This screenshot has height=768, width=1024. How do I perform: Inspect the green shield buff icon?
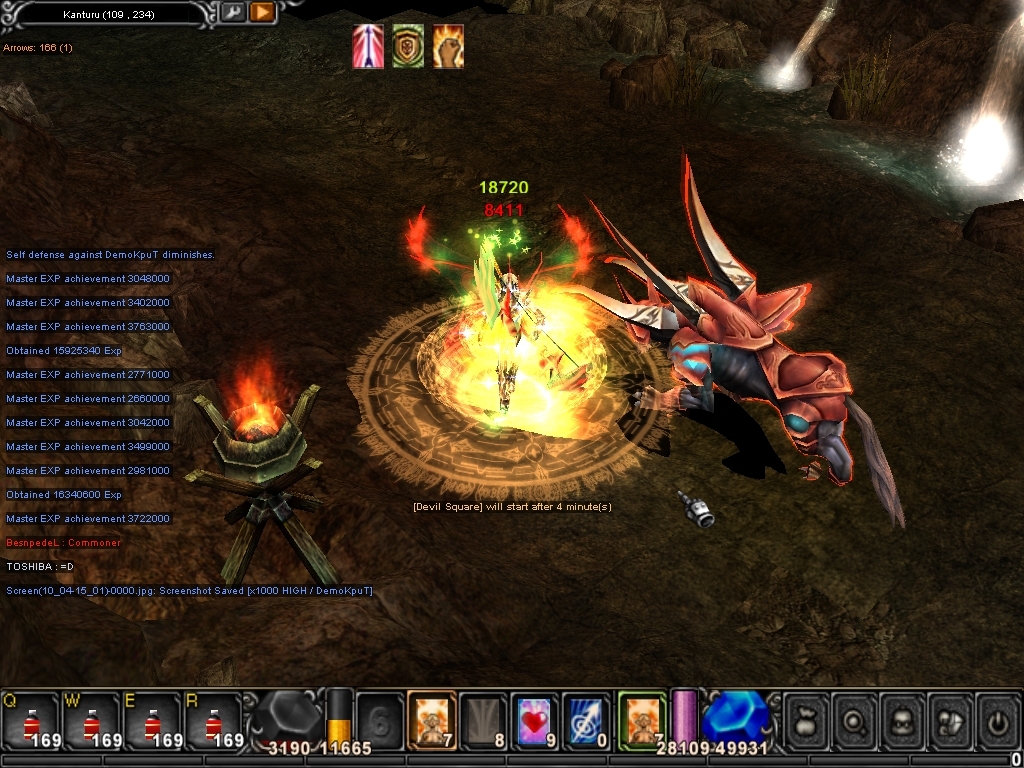407,47
